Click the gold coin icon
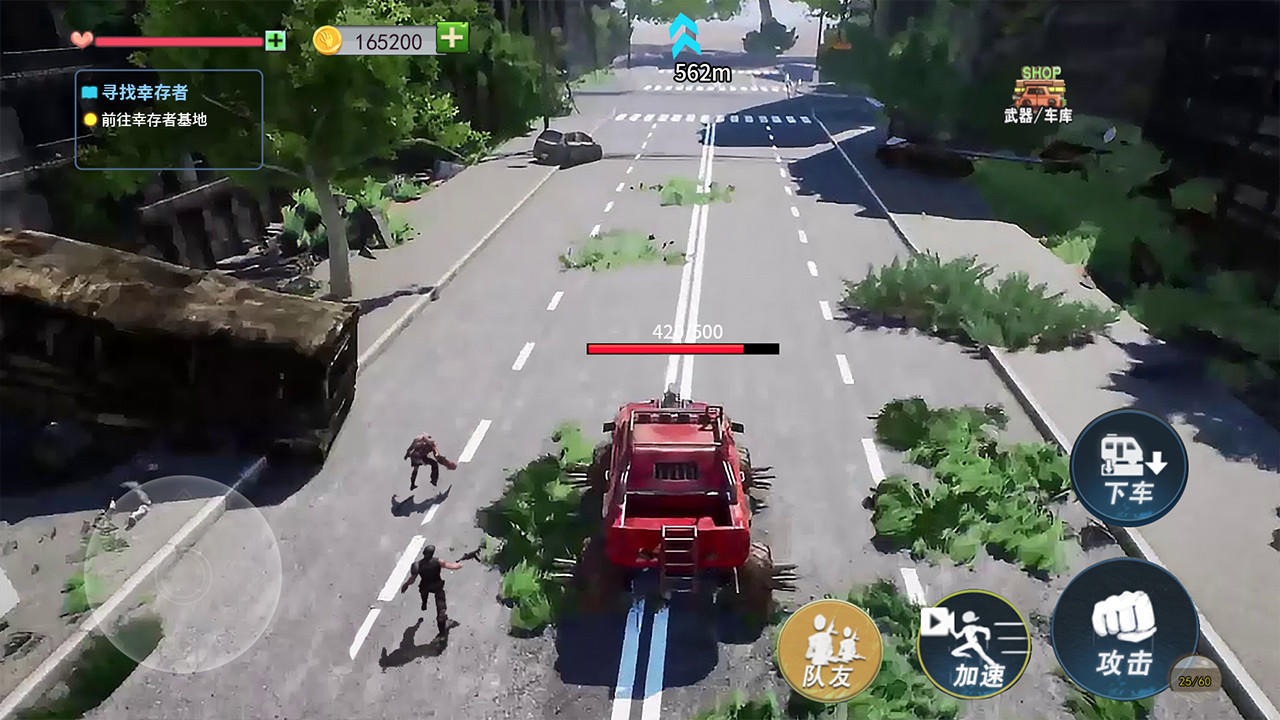 click(x=328, y=40)
